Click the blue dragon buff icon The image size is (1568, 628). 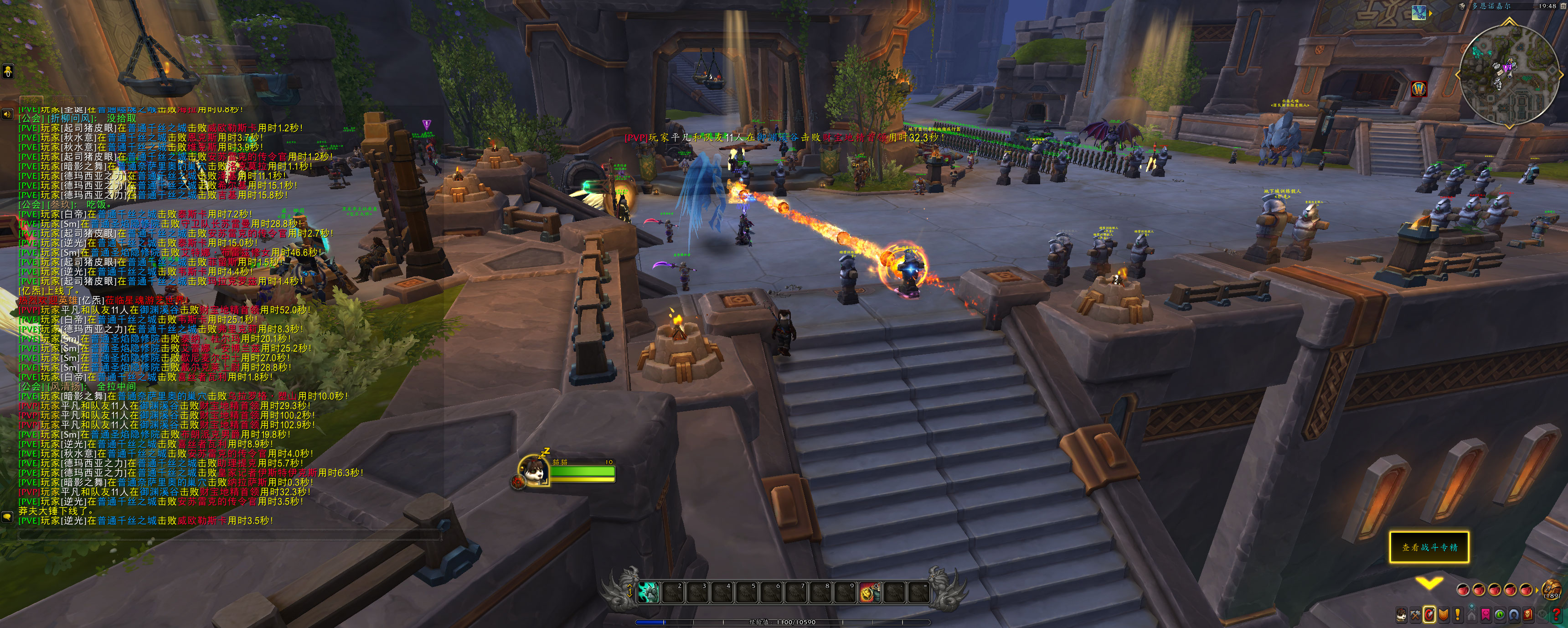tap(1419, 12)
